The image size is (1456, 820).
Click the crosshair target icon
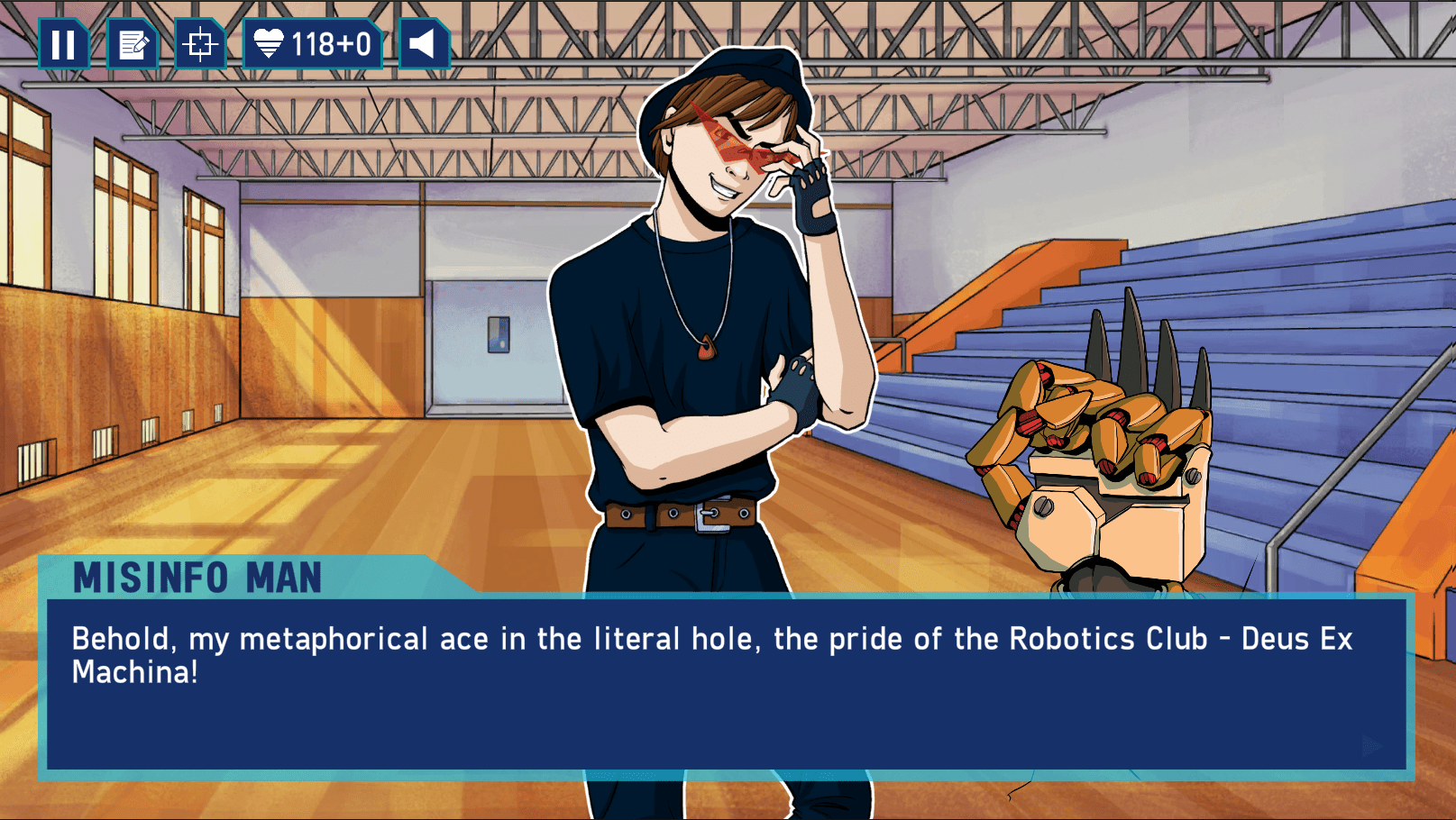[199, 44]
